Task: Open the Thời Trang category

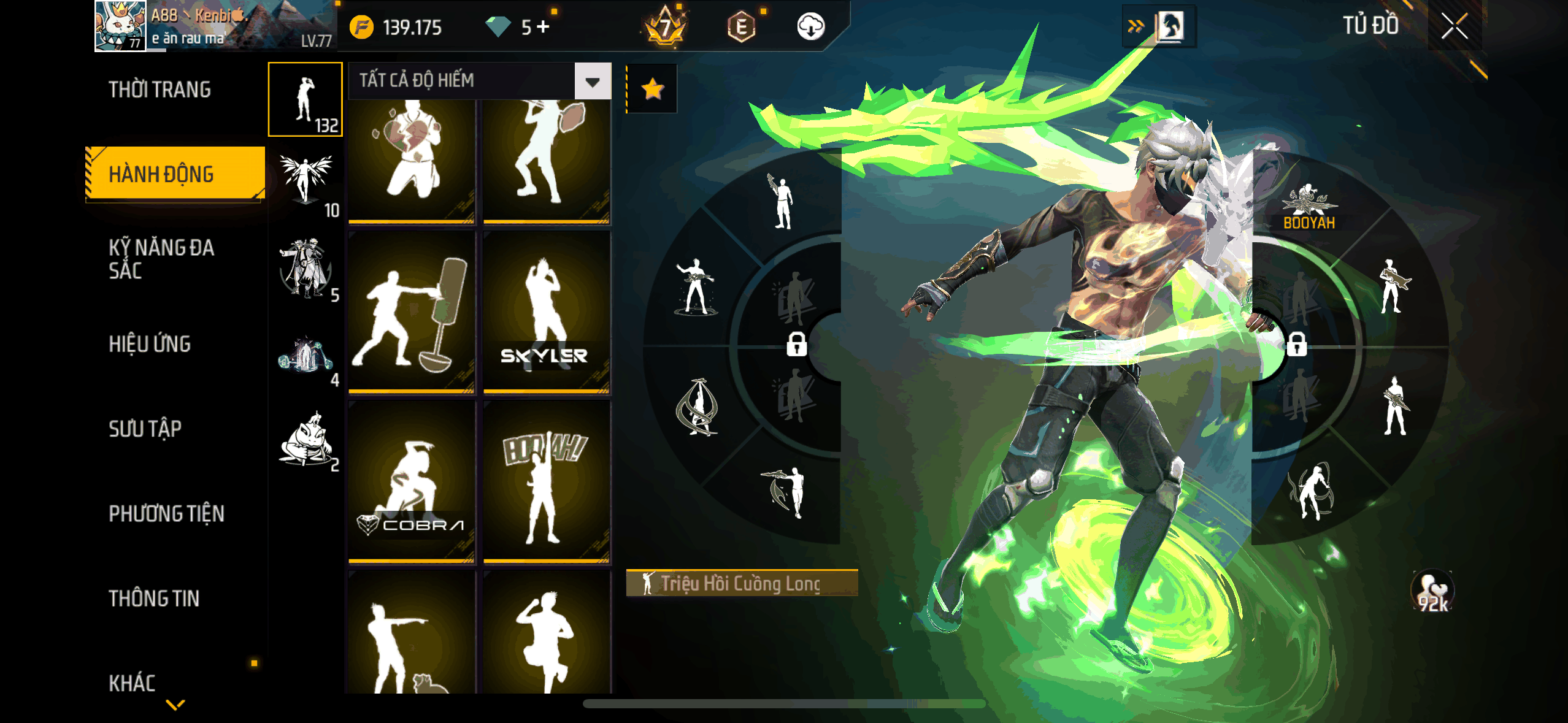Action: [159, 90]
